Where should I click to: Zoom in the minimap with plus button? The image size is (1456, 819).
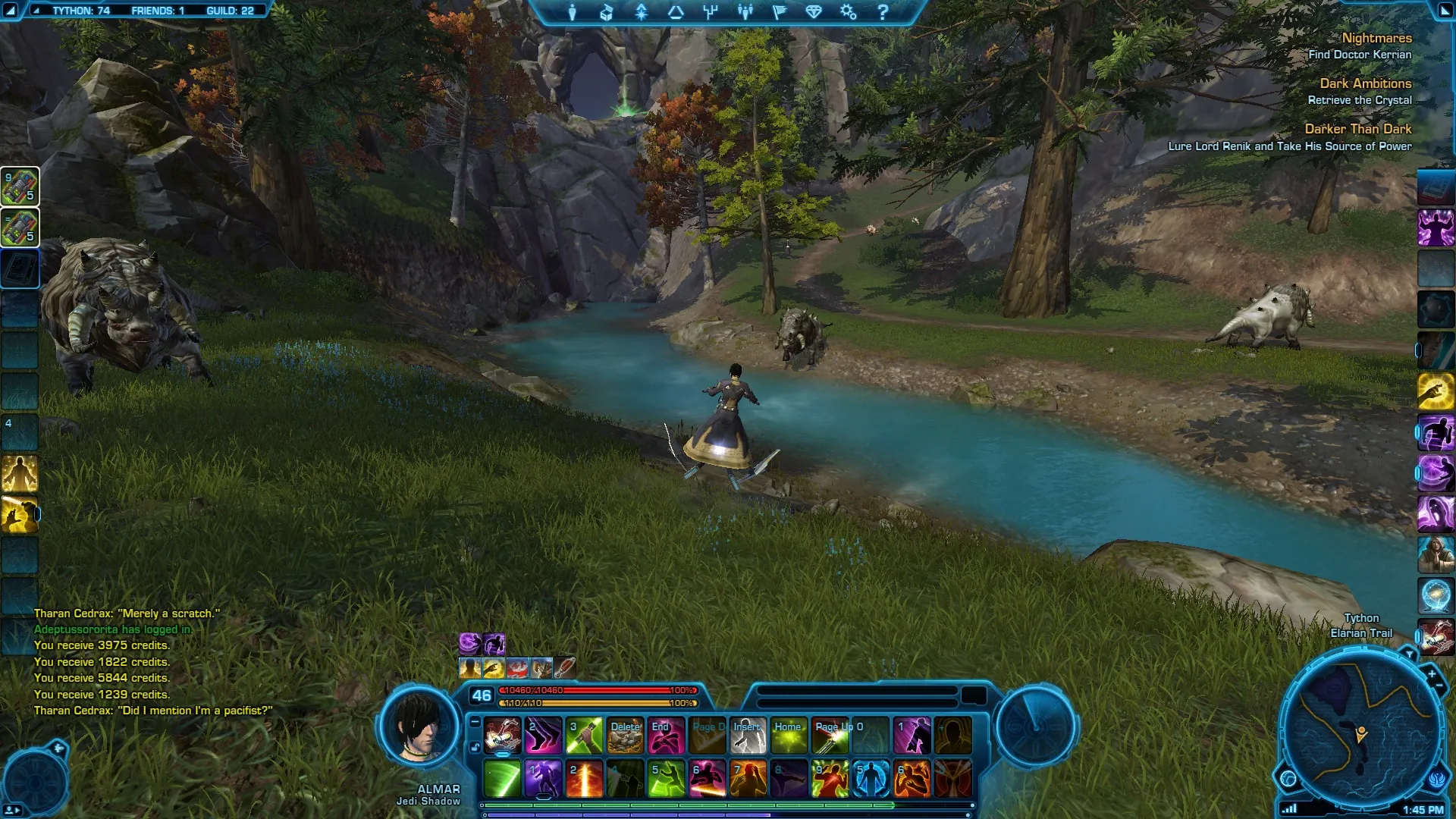(x=1432, y=673)
